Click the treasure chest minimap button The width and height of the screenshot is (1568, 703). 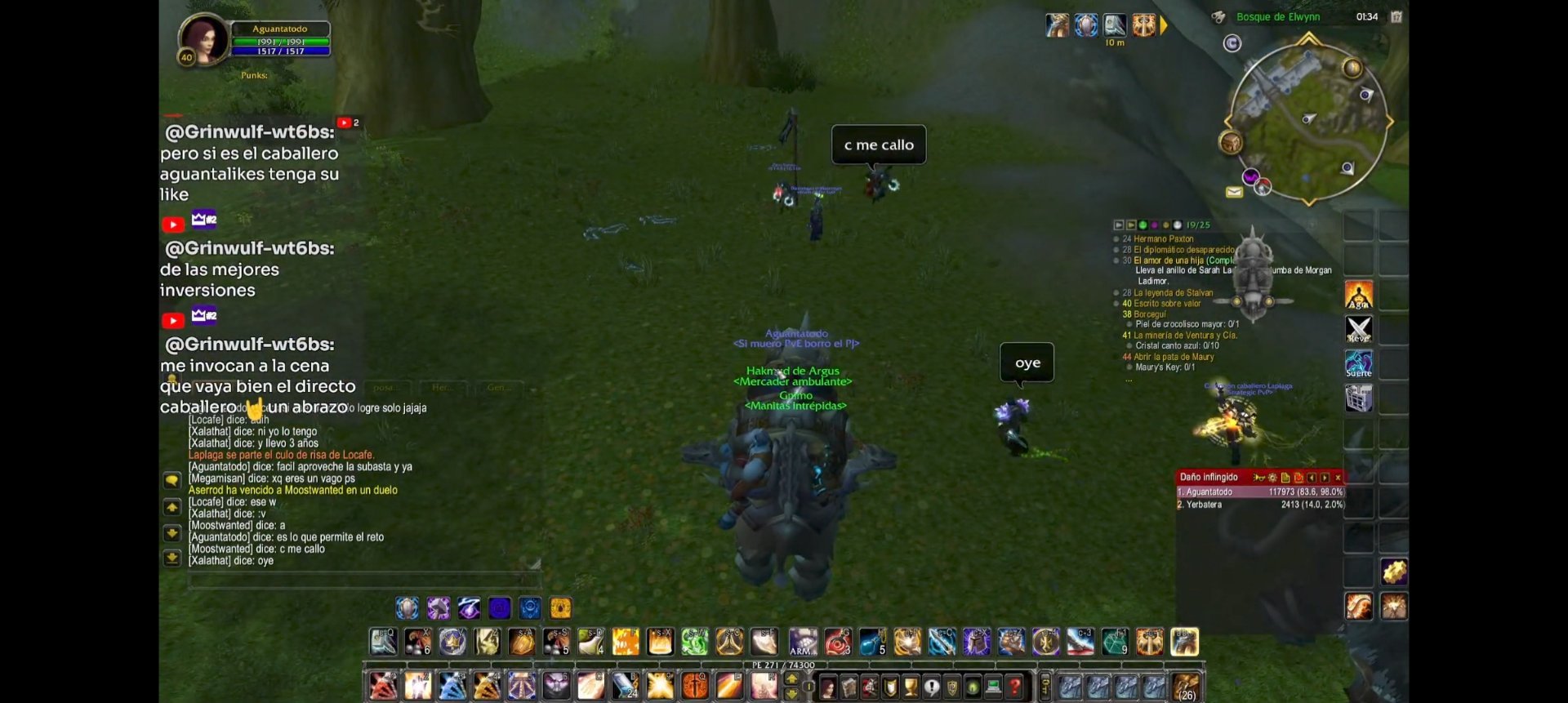point(1231,143)
